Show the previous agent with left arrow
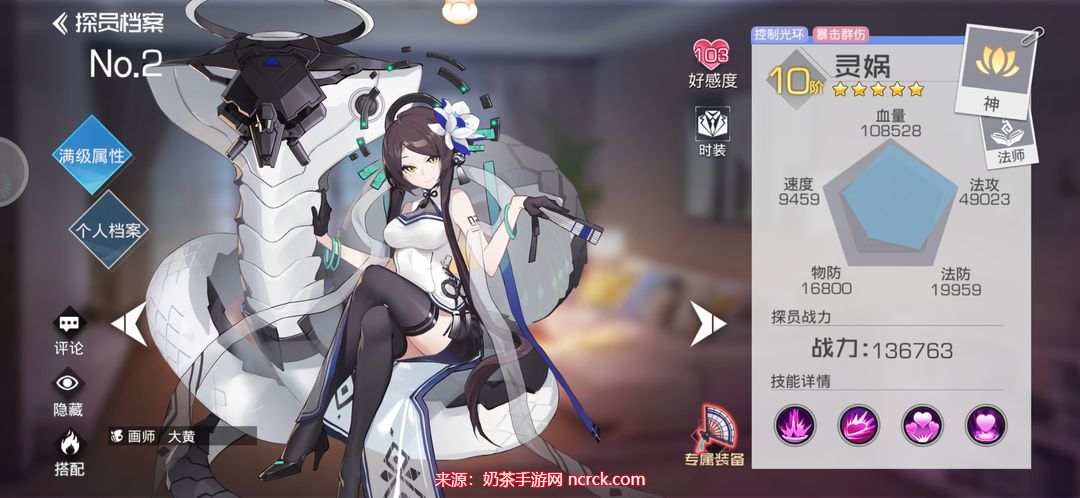 coord(129,322)
